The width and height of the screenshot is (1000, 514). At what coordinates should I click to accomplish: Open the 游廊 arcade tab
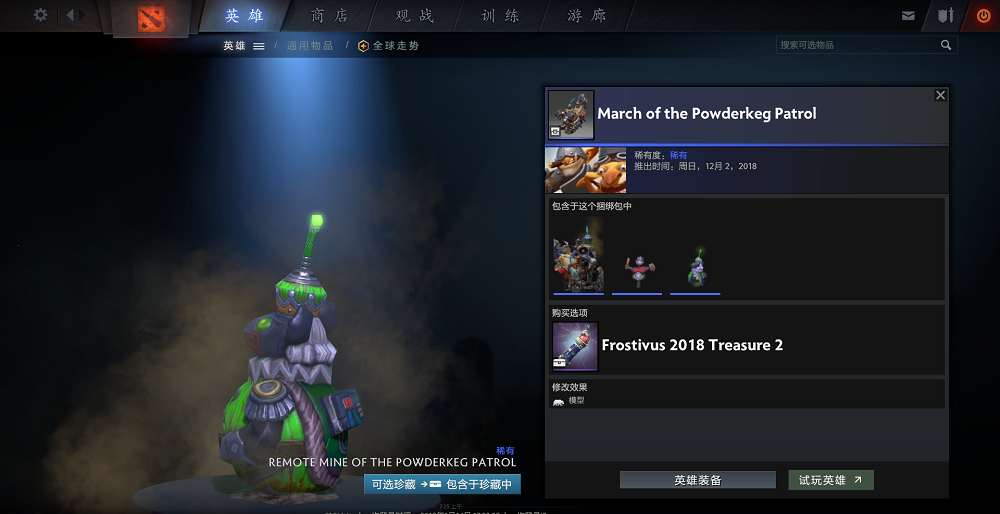click(586, 16)
